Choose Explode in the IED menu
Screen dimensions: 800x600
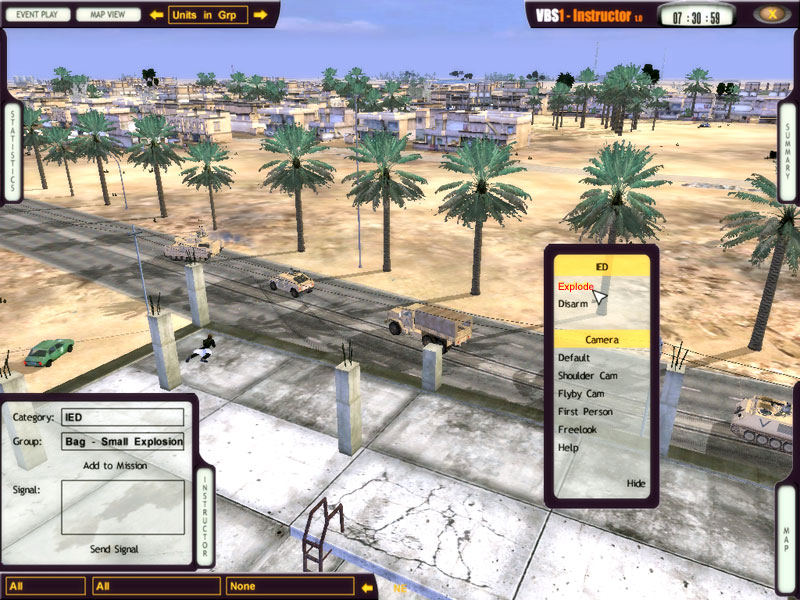click(576, 287)
